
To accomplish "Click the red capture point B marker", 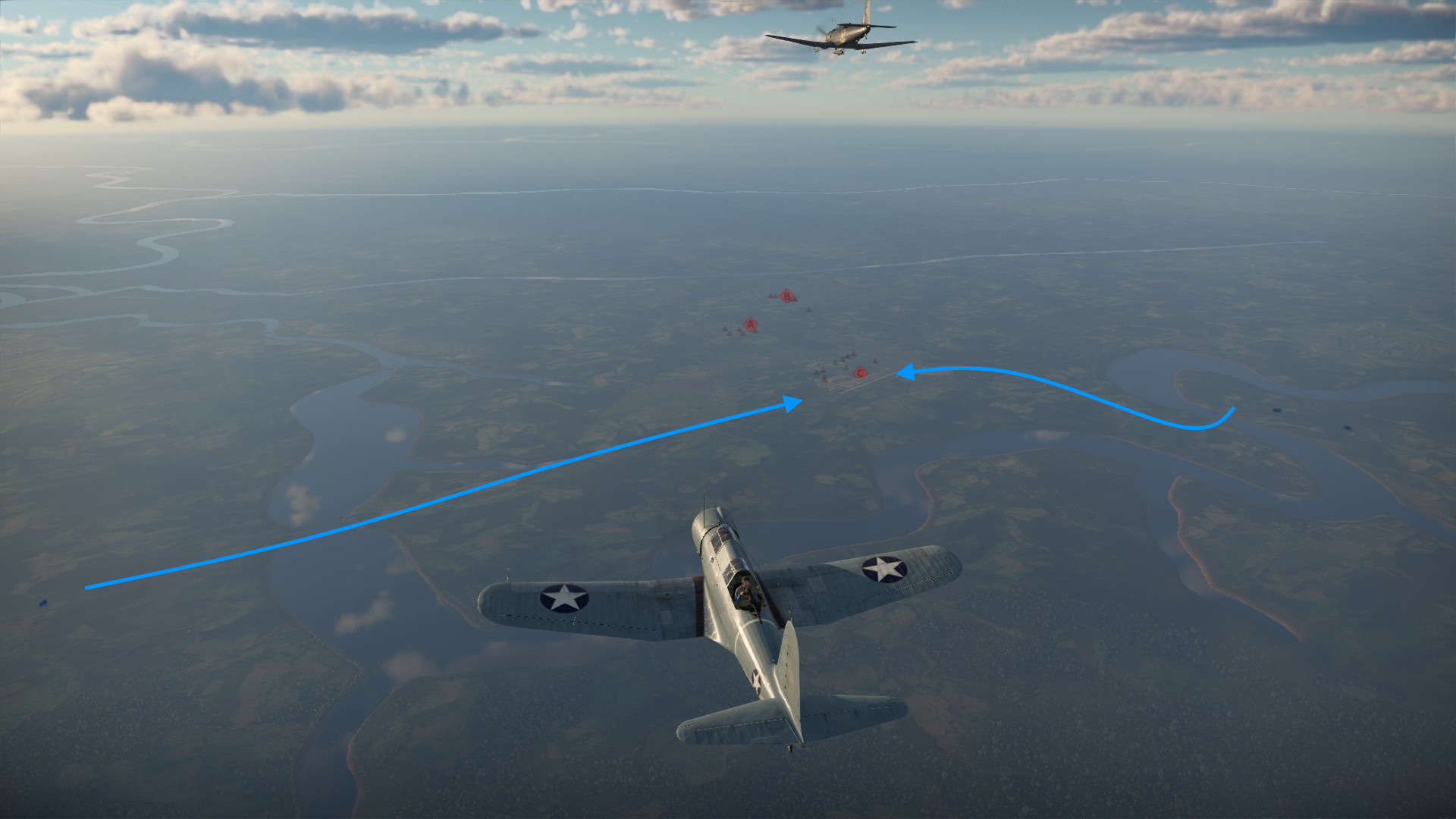I will point(787,296).
